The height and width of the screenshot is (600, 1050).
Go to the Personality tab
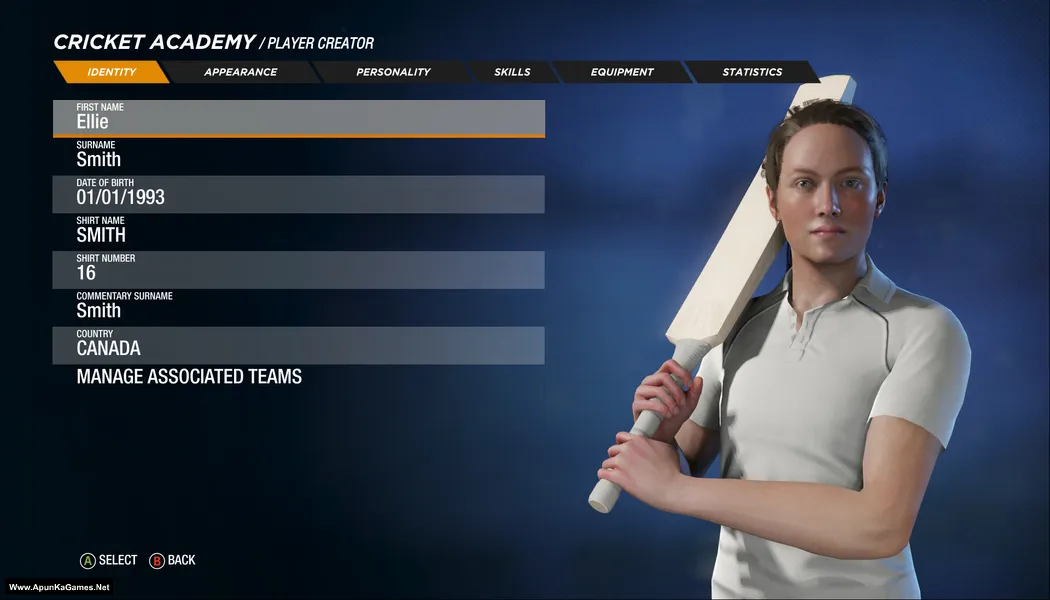(x=393, y=72)
